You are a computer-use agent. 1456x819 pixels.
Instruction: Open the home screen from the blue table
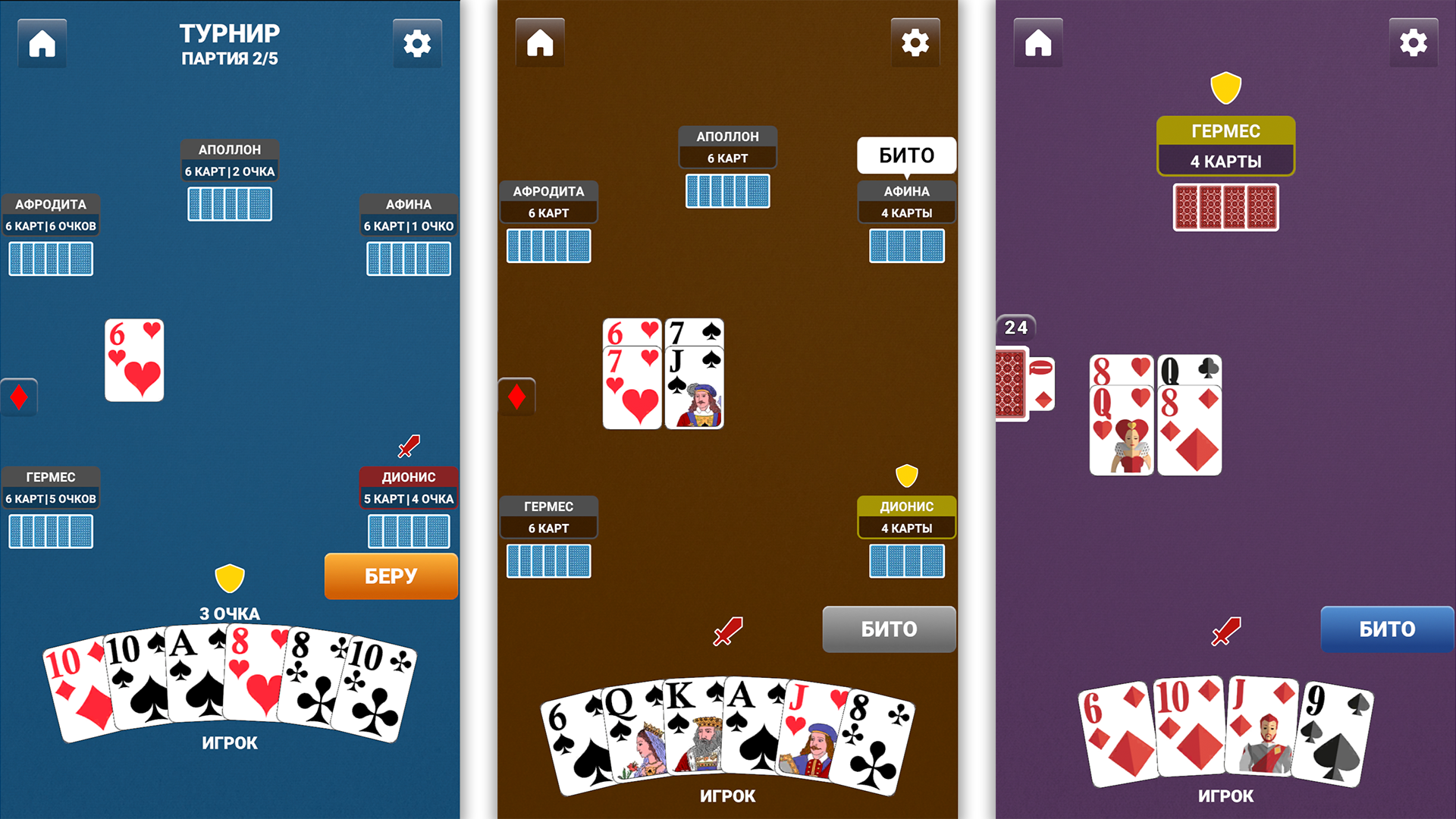[x=42, y=43]
